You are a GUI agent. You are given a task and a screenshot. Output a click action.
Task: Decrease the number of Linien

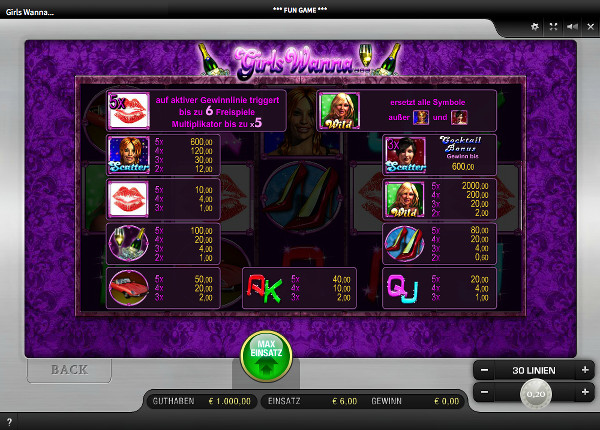[484, 370]
